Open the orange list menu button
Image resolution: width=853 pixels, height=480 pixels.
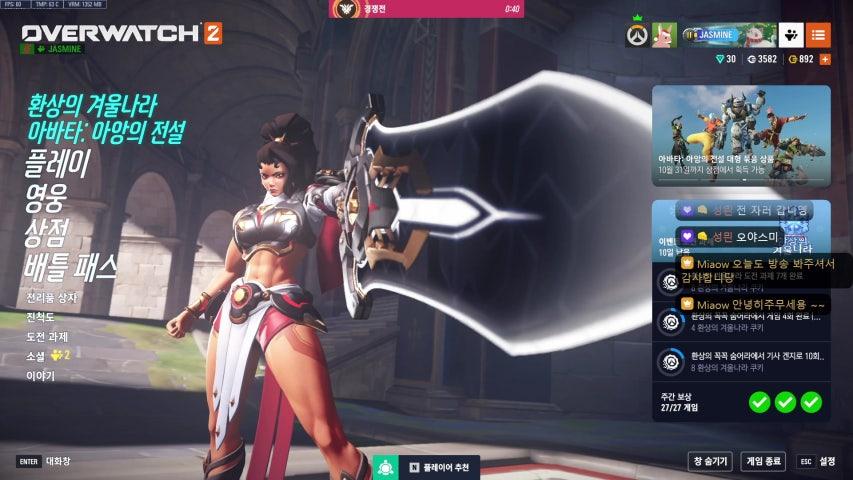pyautogui.click(x=818, y=35)
